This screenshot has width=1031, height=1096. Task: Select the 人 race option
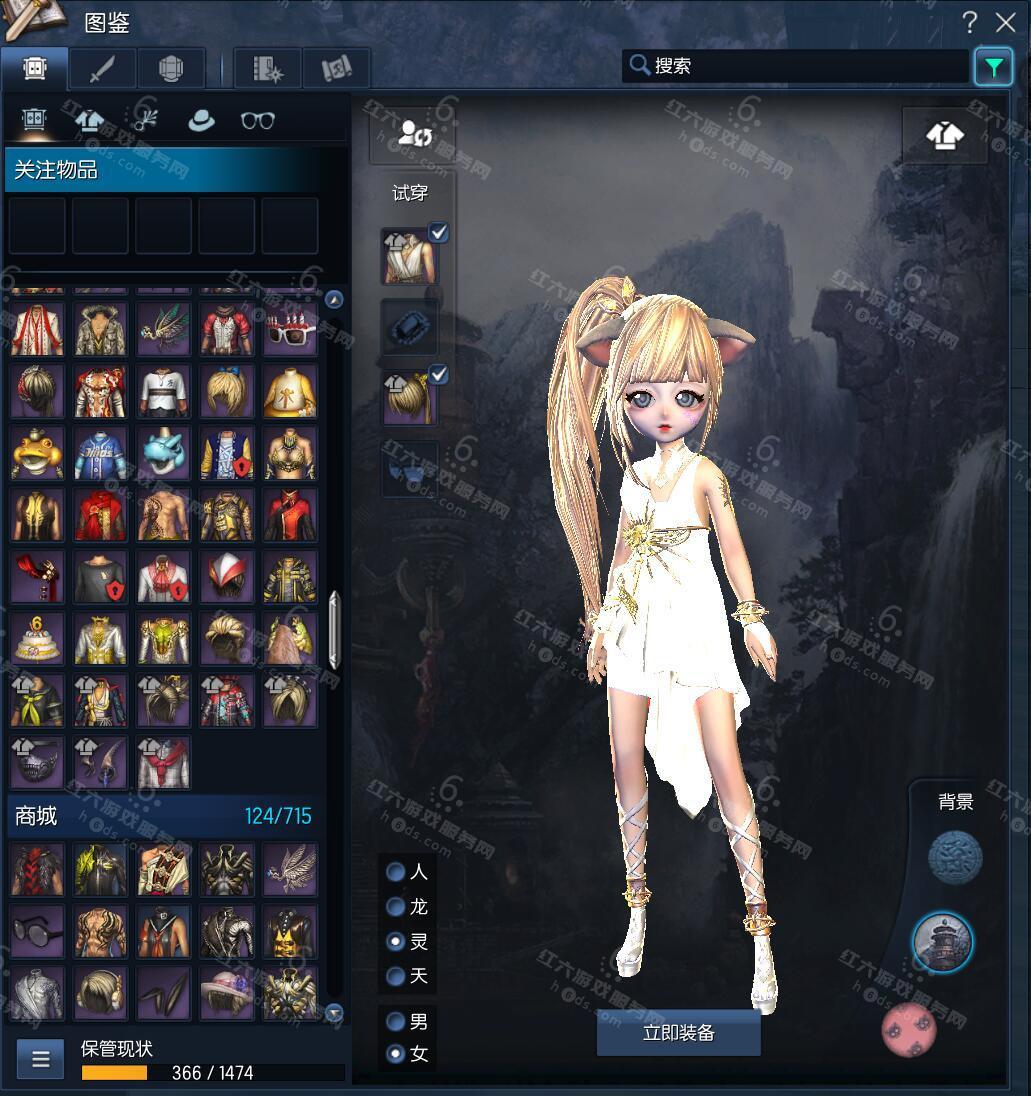pos(396,872)
